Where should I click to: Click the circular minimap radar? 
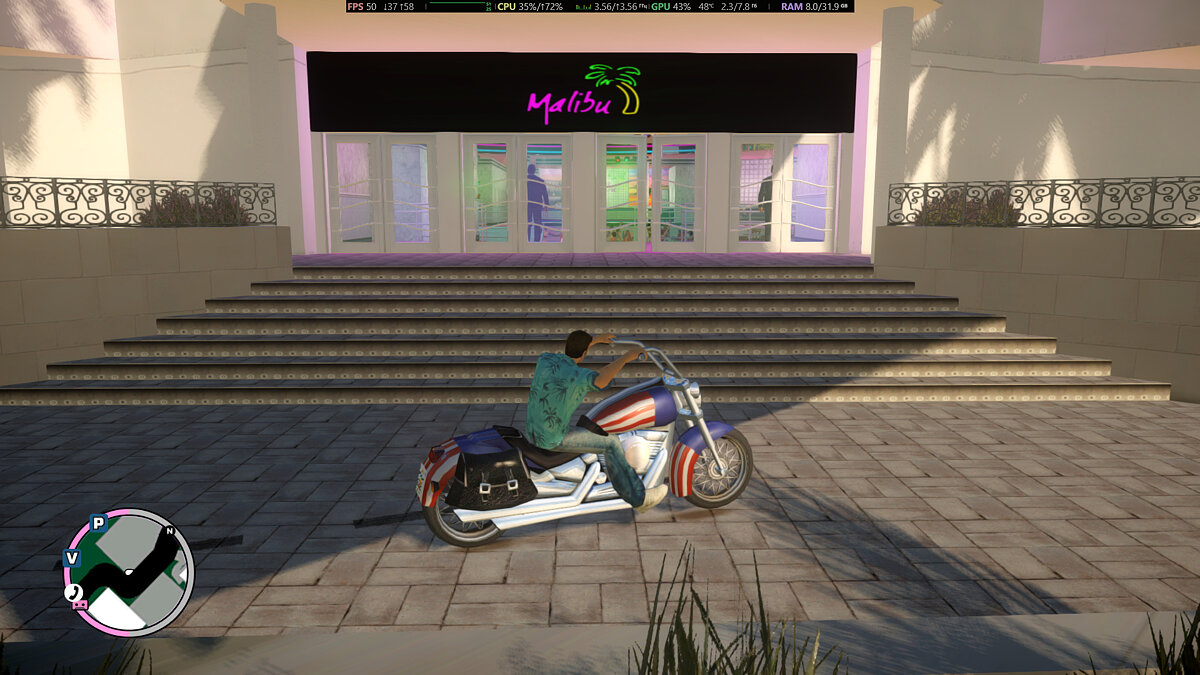click(x=128, y=572)
